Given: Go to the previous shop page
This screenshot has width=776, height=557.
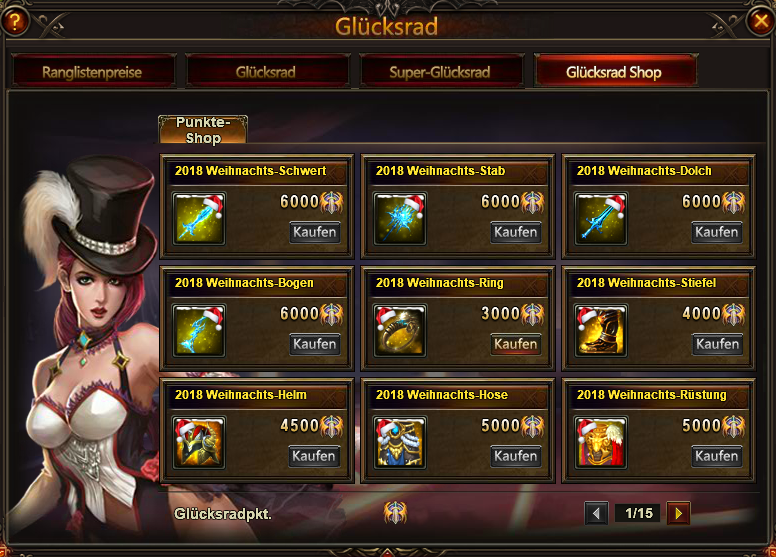Looking at the screenshot, I should (x=597, y=514).
